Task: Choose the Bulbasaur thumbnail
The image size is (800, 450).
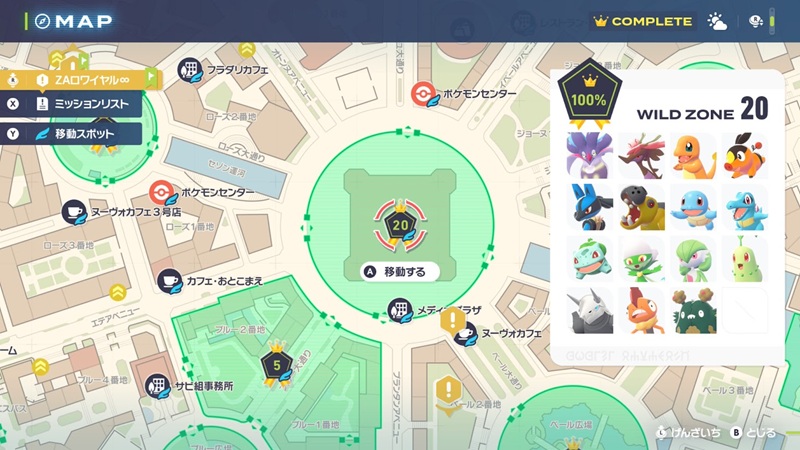Action: [x=589, y=258]
